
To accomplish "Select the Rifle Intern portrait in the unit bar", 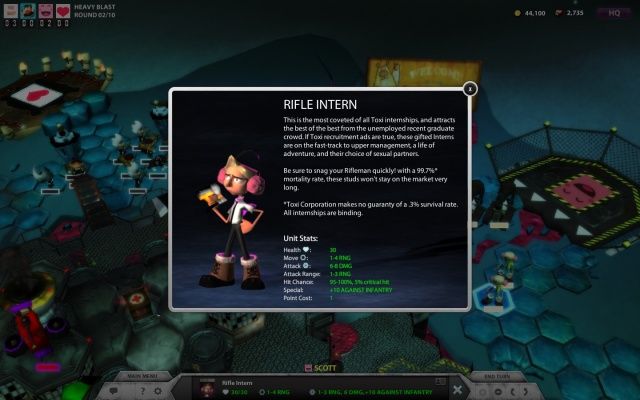I will click(x=208, y=388).
